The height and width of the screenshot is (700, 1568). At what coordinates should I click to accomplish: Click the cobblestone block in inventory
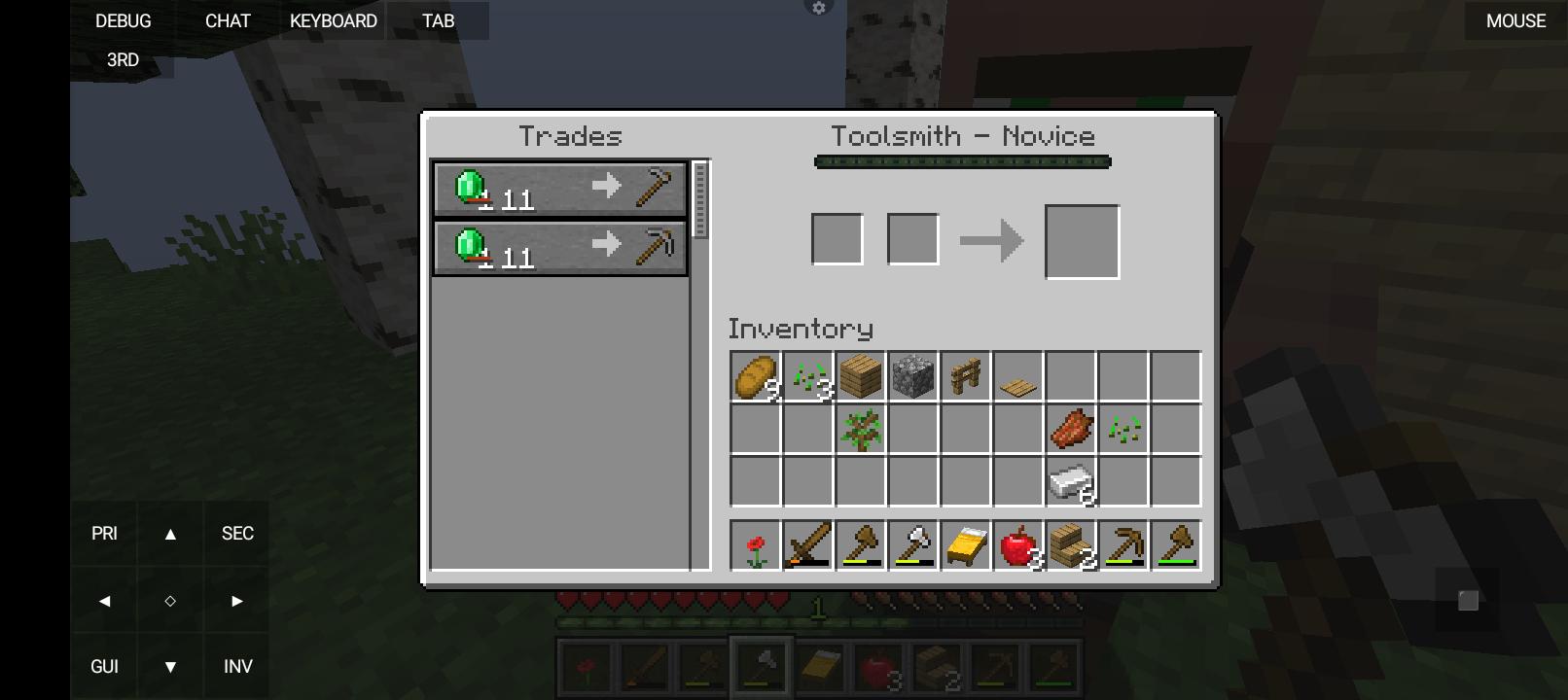(x=913, y=377)
